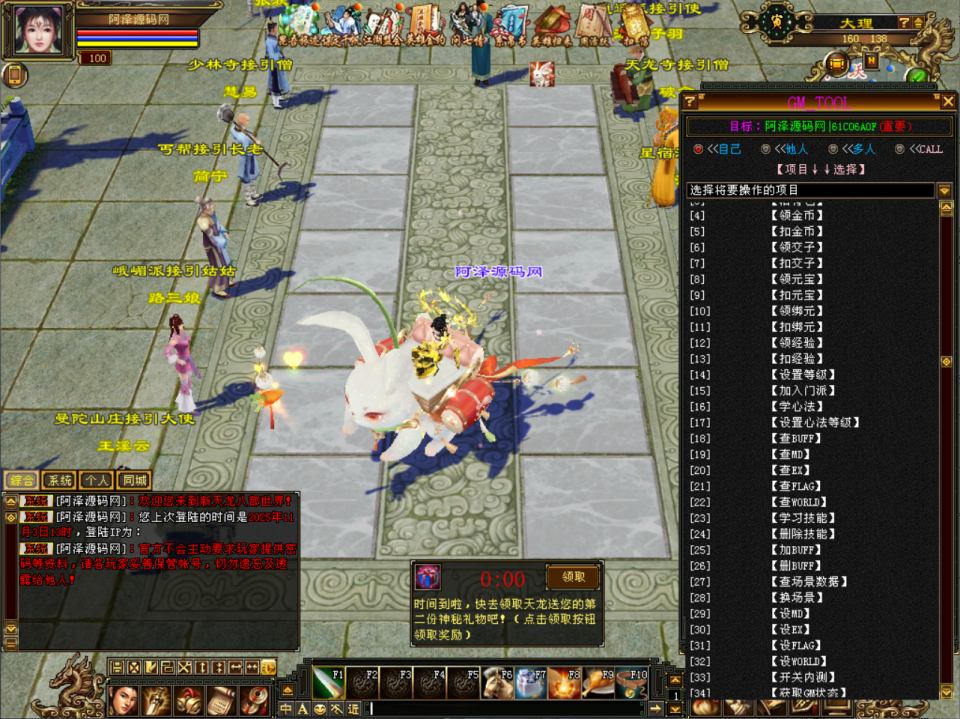Switch to the 系统 chat tab
Screen dimensions: 960x719
point(61,481)
